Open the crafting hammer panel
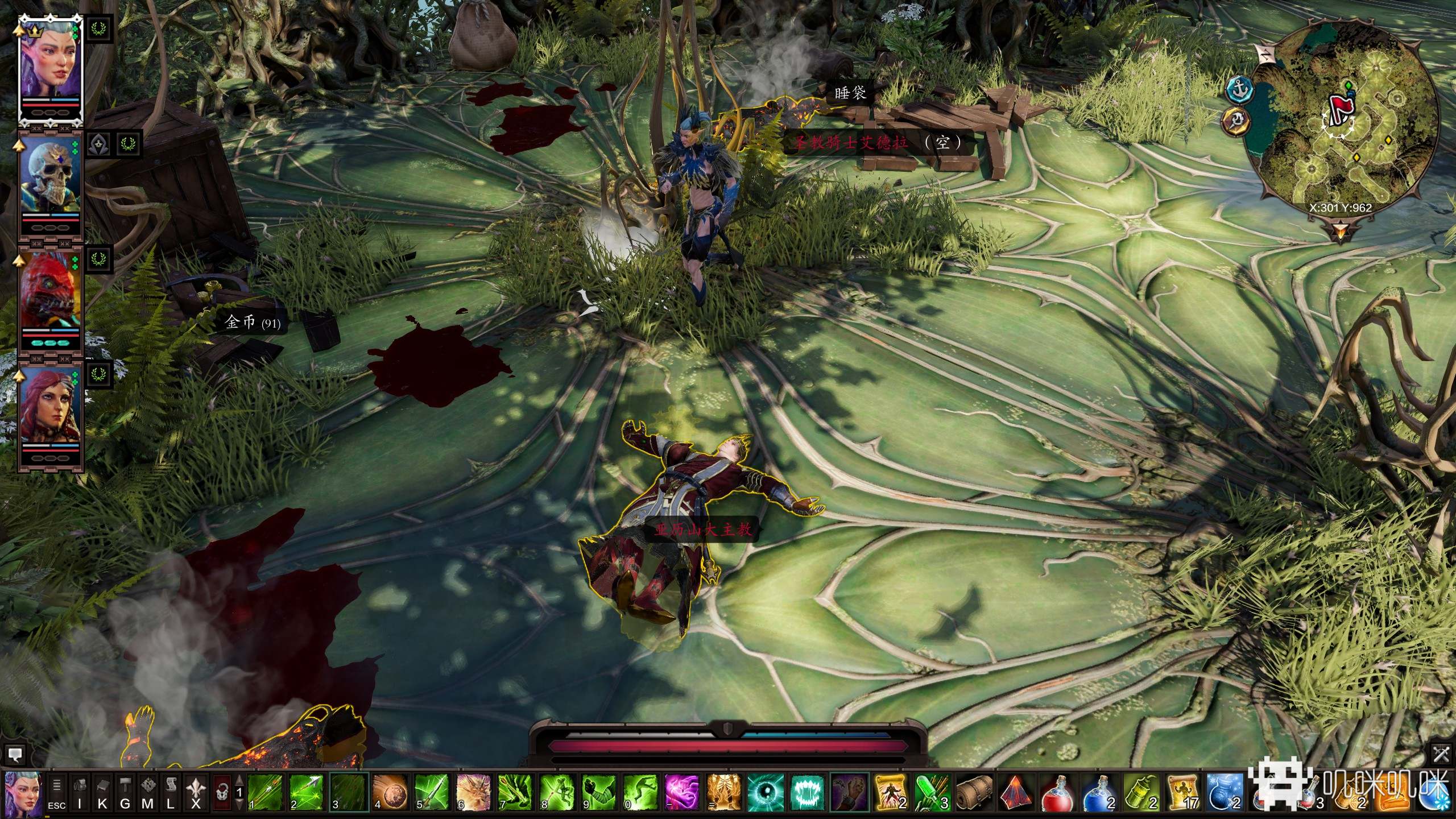 [125, 792]
